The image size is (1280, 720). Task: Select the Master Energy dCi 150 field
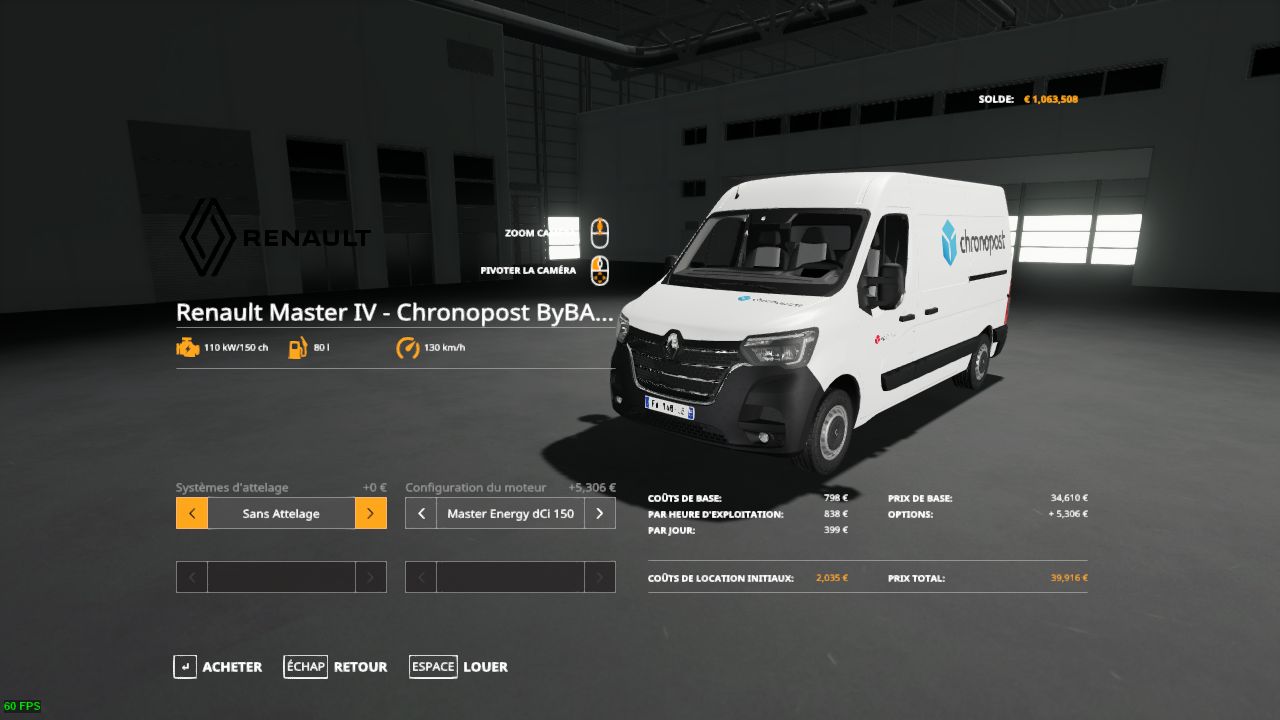[x=510, y=513]
